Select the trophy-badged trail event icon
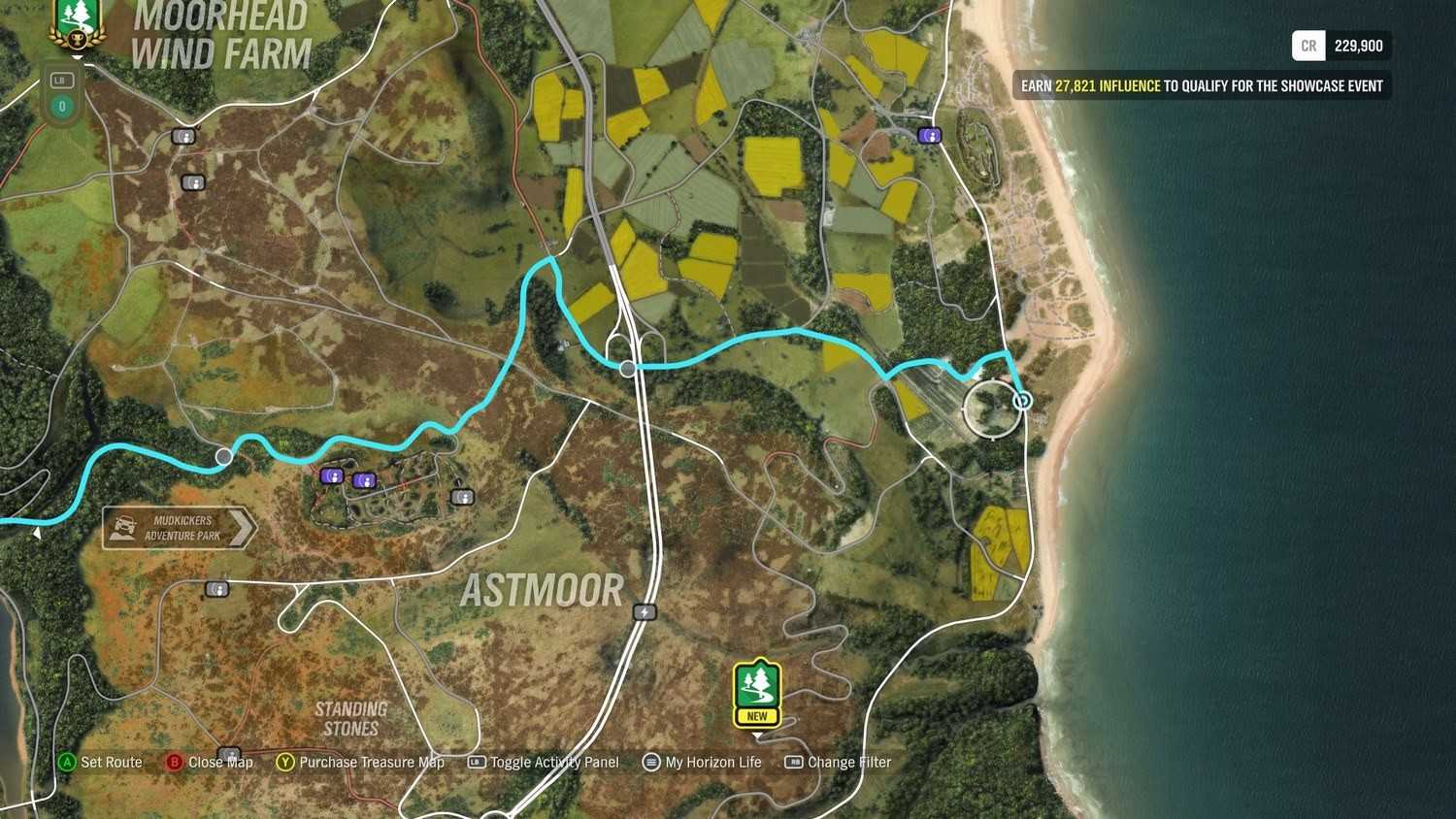Viewport: 1456px width, 819px height. 76,23
